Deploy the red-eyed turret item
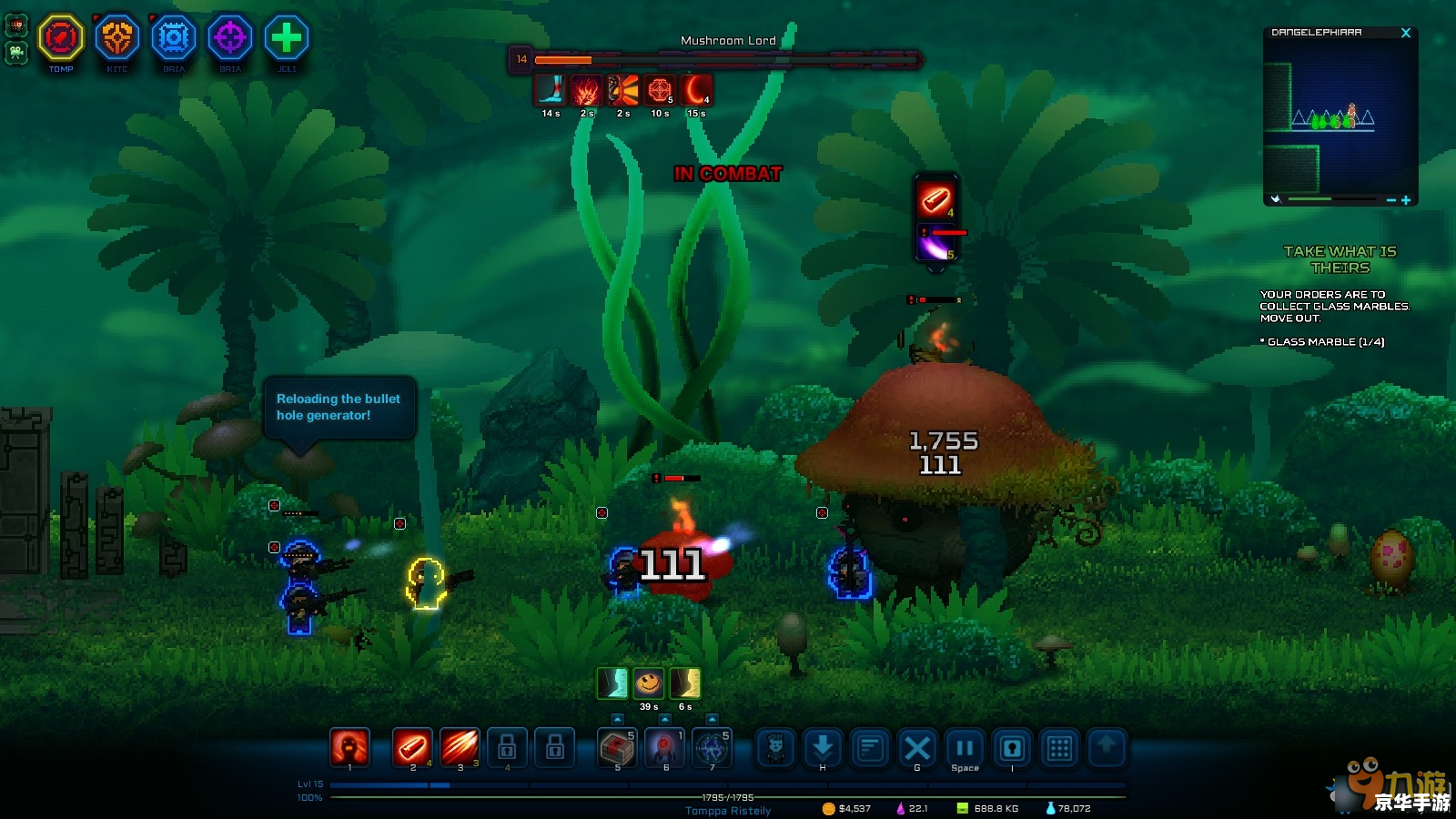1456x819 pixels. point(664,748)
